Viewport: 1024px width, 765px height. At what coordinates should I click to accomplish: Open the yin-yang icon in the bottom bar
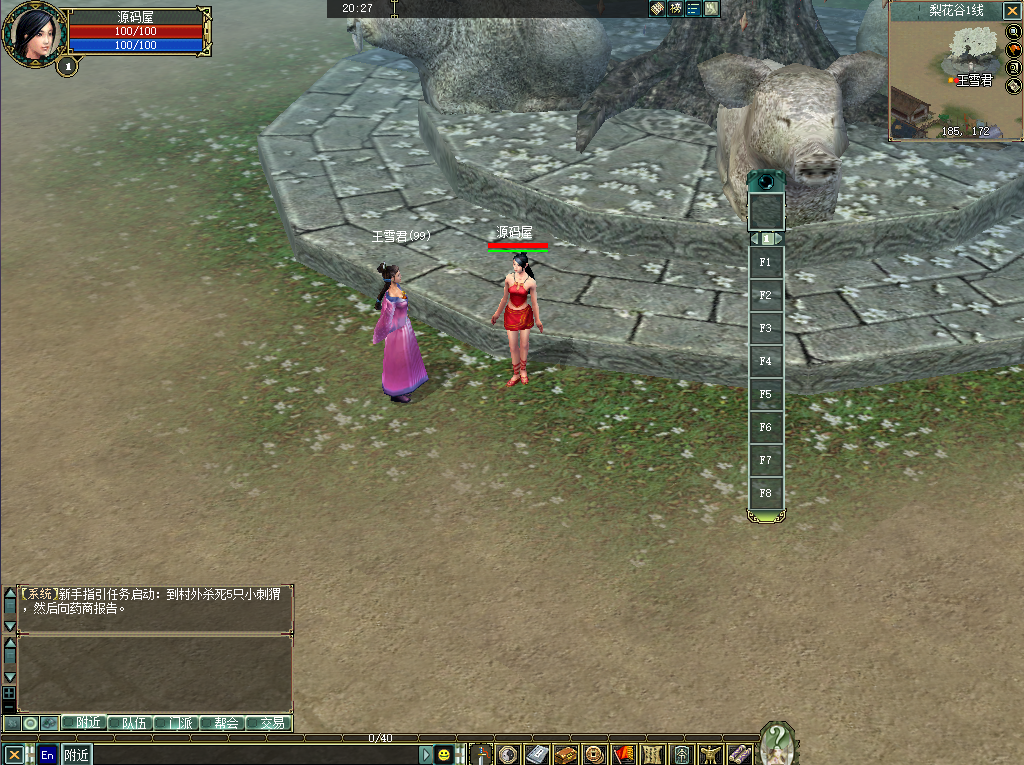click(507, 754)
